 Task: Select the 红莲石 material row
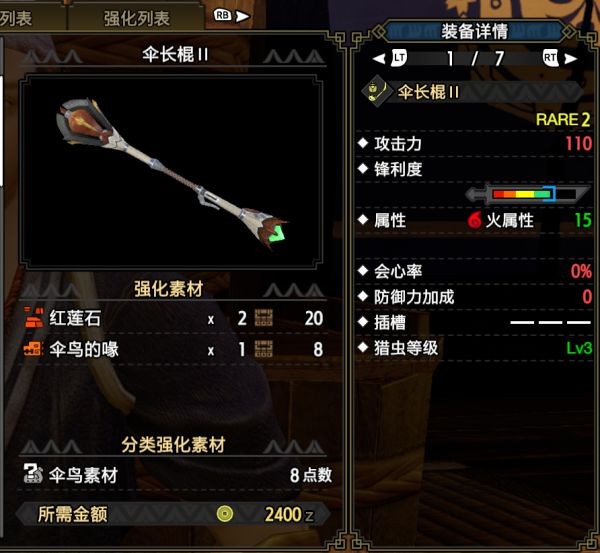pos(172,319)
